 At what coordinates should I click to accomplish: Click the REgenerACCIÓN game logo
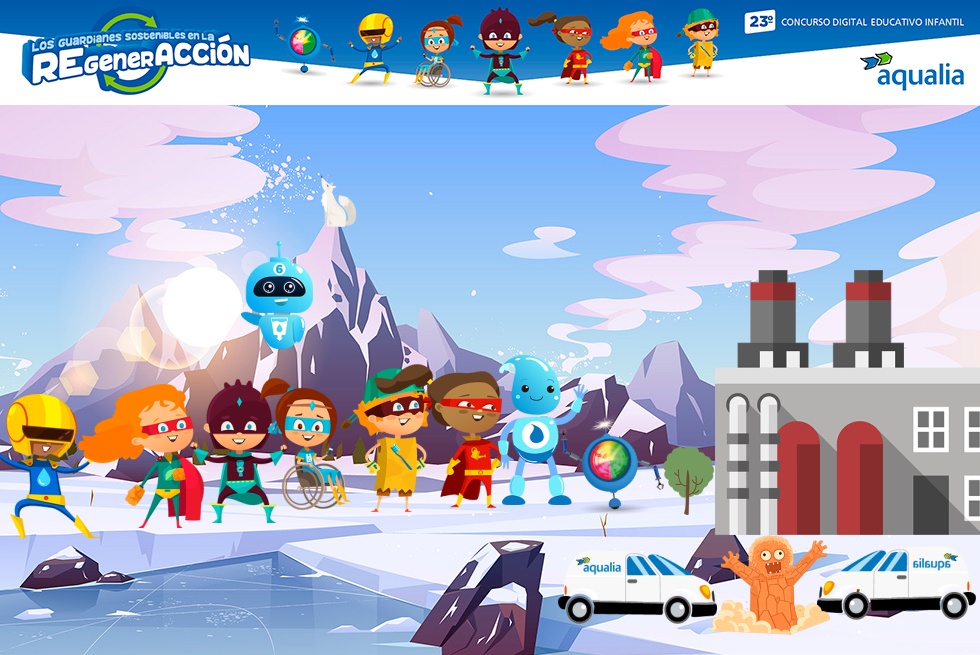[137, 55]
